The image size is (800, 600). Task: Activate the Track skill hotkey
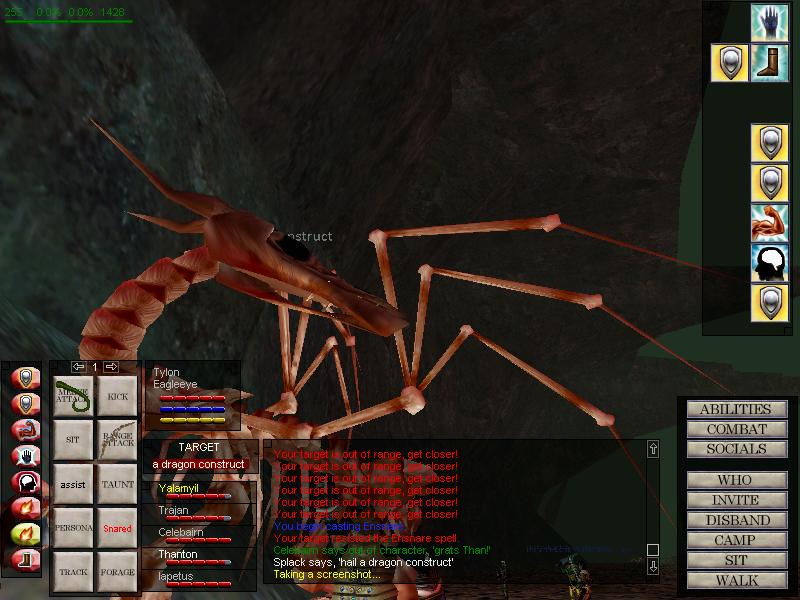[72, 572]
